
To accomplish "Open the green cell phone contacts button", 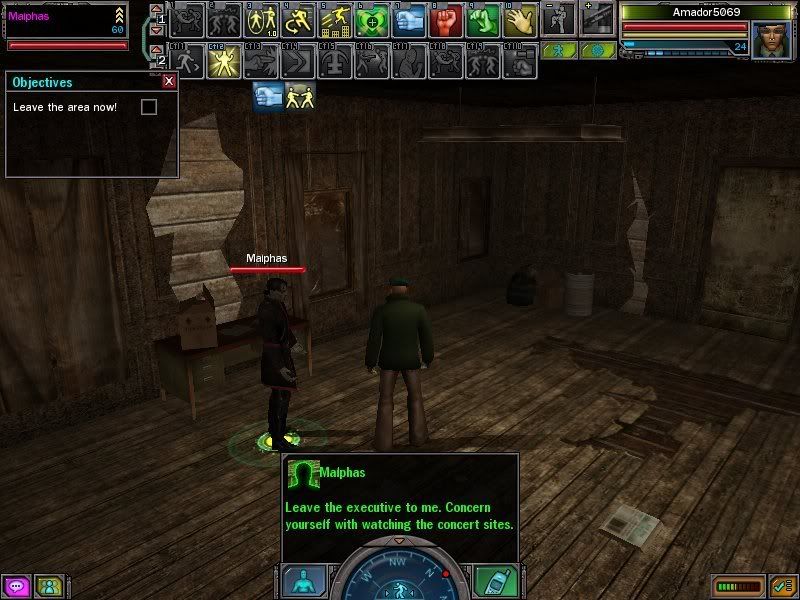I will tap(494, 581).
